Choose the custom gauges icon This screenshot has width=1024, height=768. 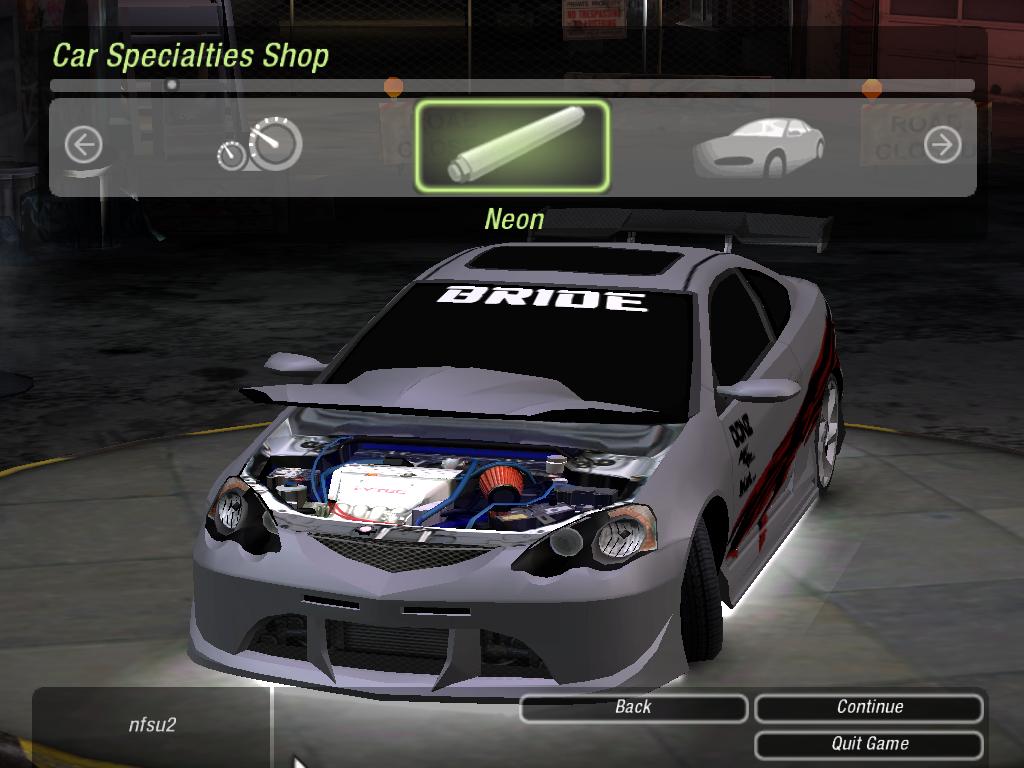click(260, 146)
